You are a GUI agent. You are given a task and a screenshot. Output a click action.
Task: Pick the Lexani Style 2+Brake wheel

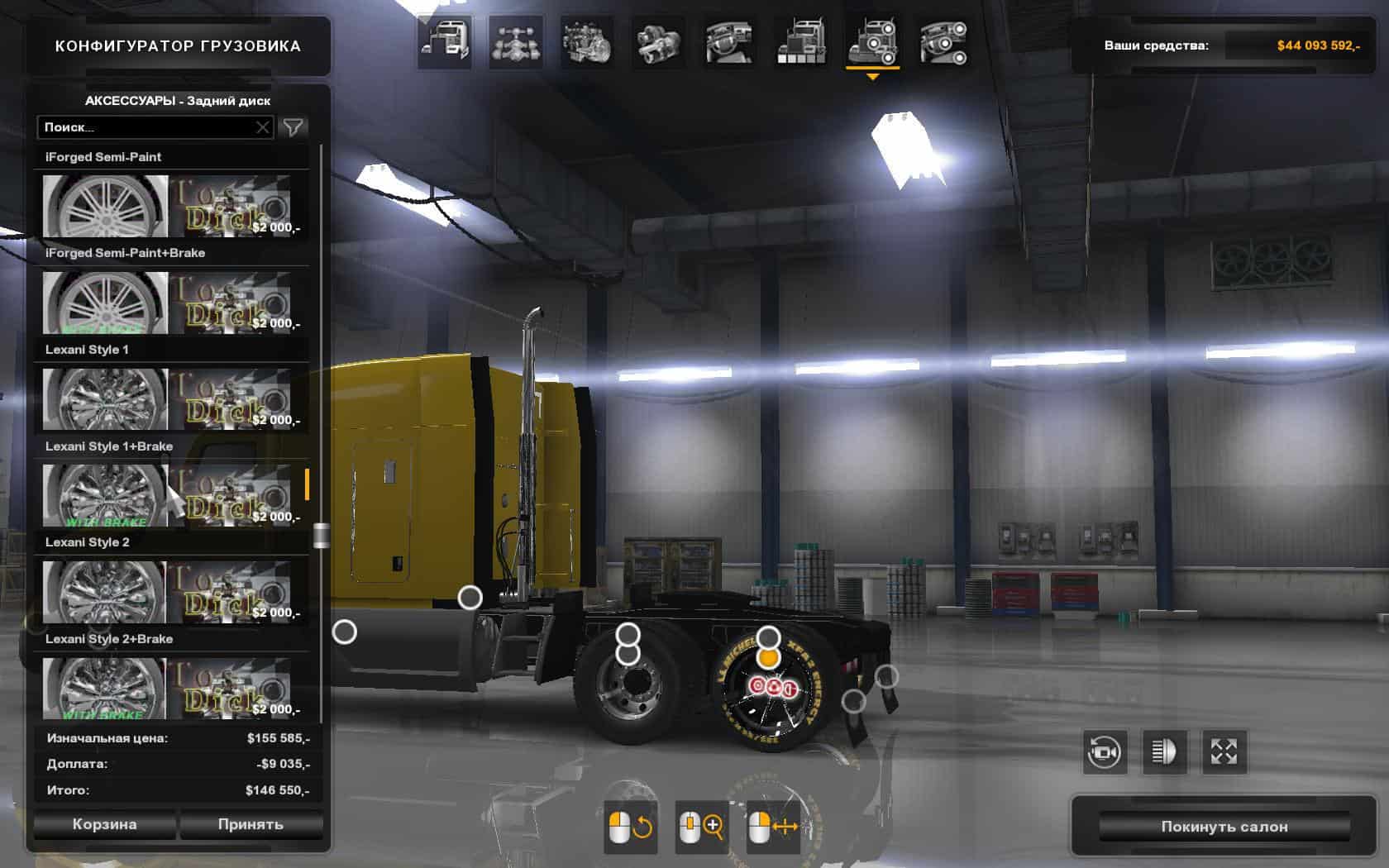167,688
